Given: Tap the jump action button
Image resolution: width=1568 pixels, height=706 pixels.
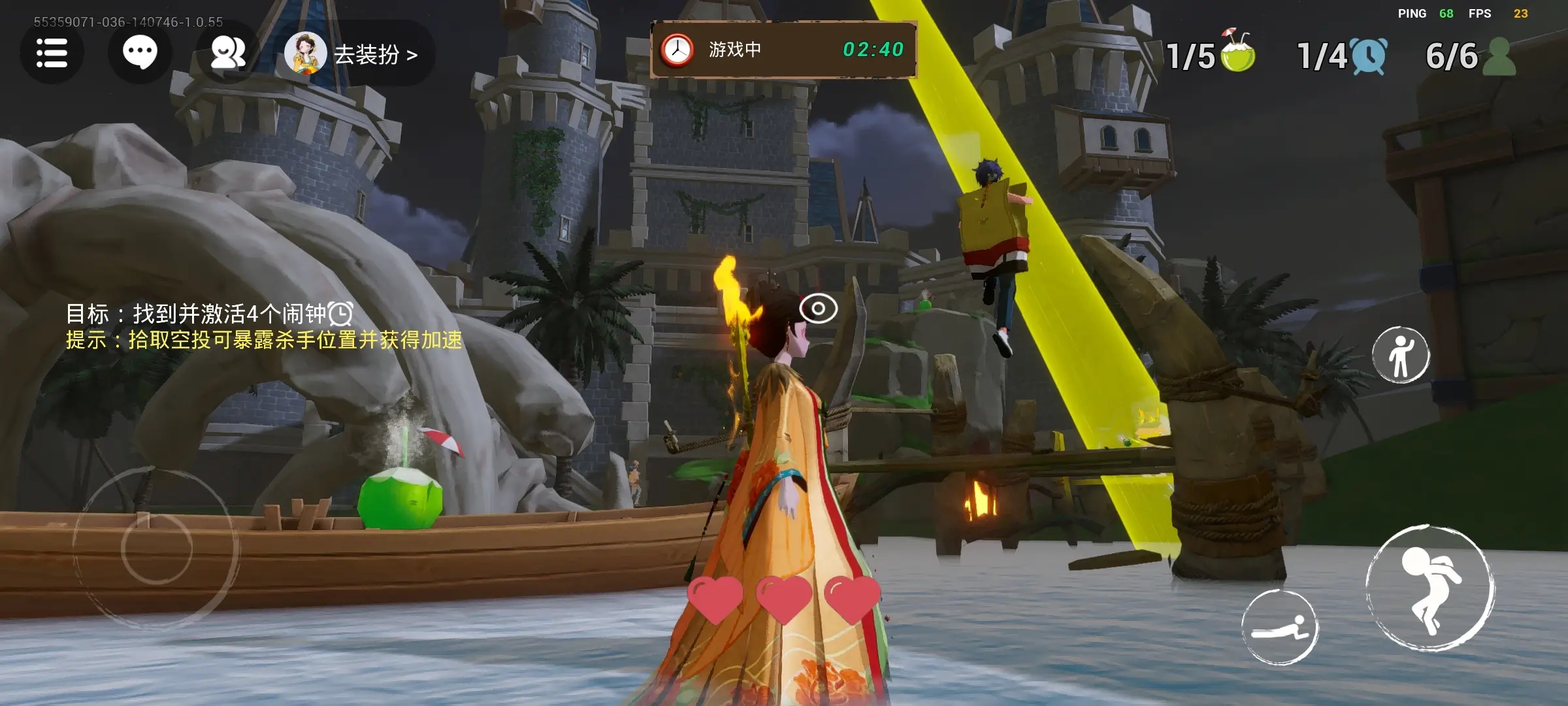Looking at the screenshot, I should coord(1430,588).
